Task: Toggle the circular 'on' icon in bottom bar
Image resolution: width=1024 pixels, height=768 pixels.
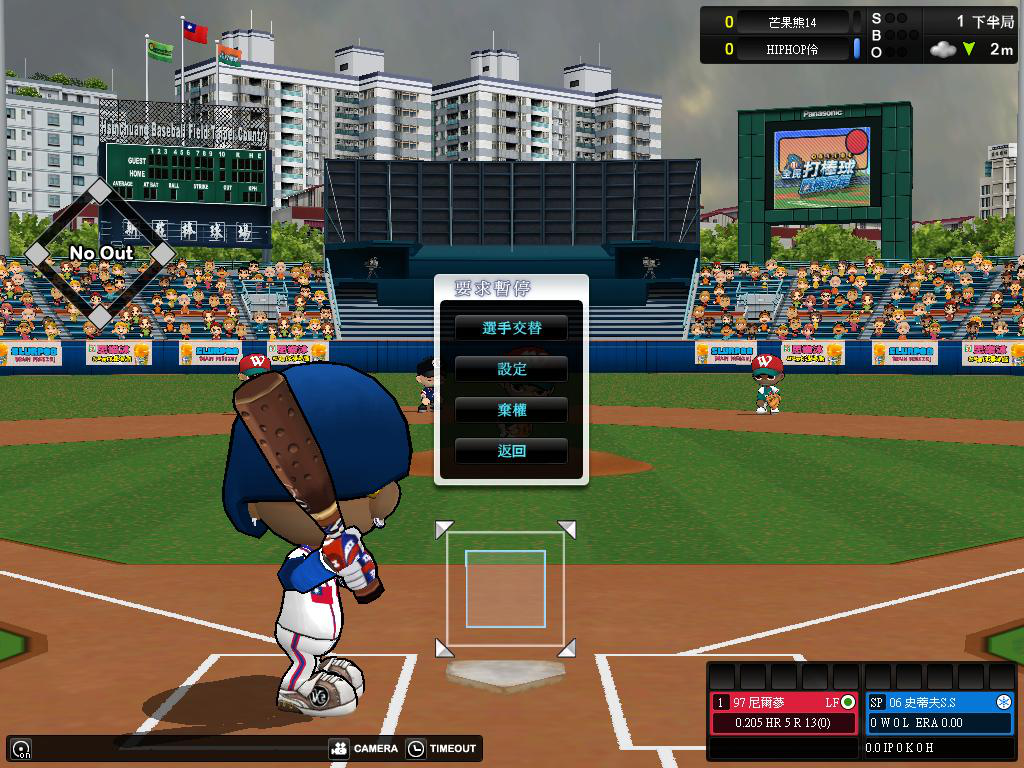Action: pyautogui.click(x=20, y=748)
